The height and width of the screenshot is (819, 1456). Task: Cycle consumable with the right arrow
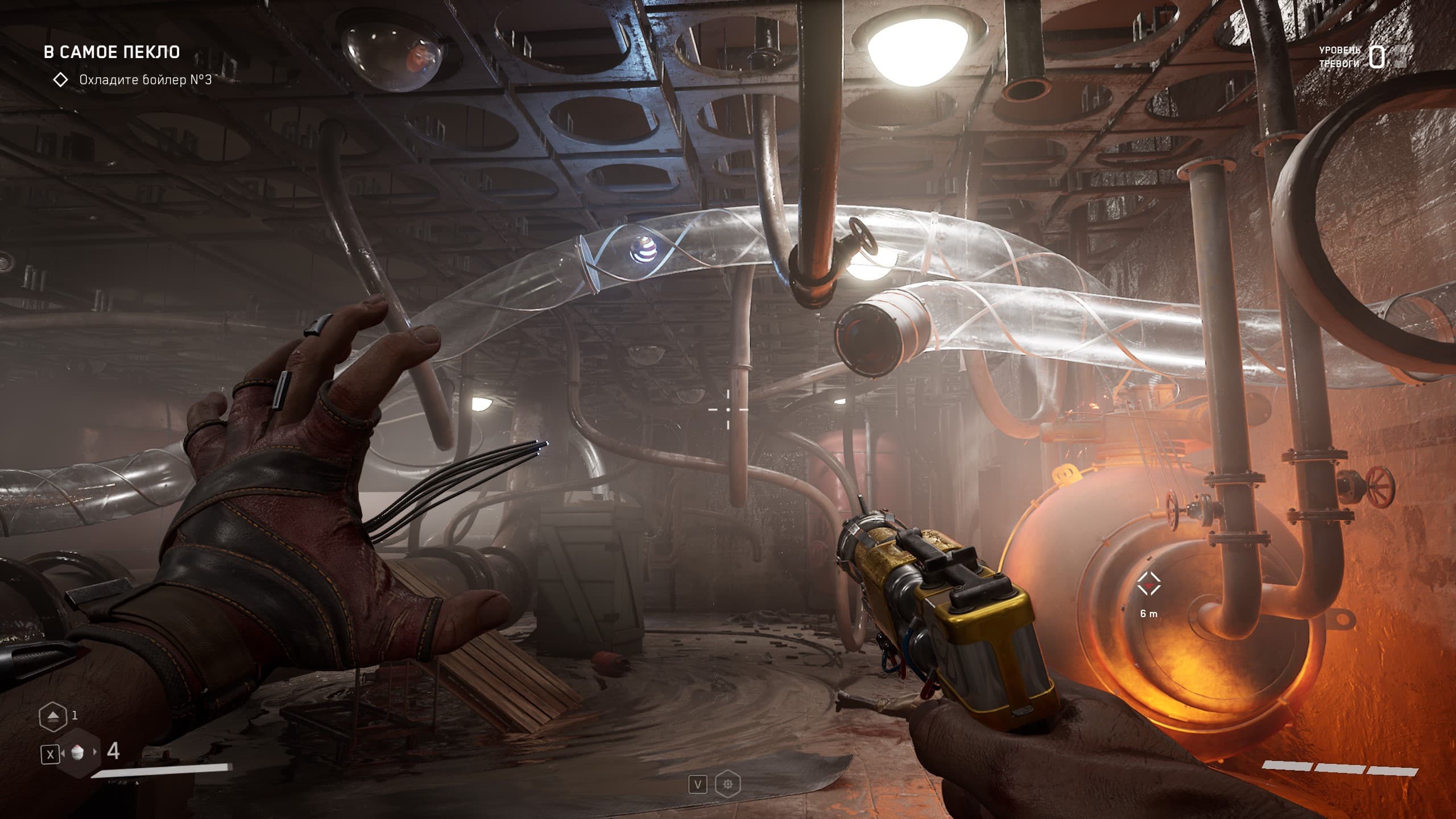(95, 754)
